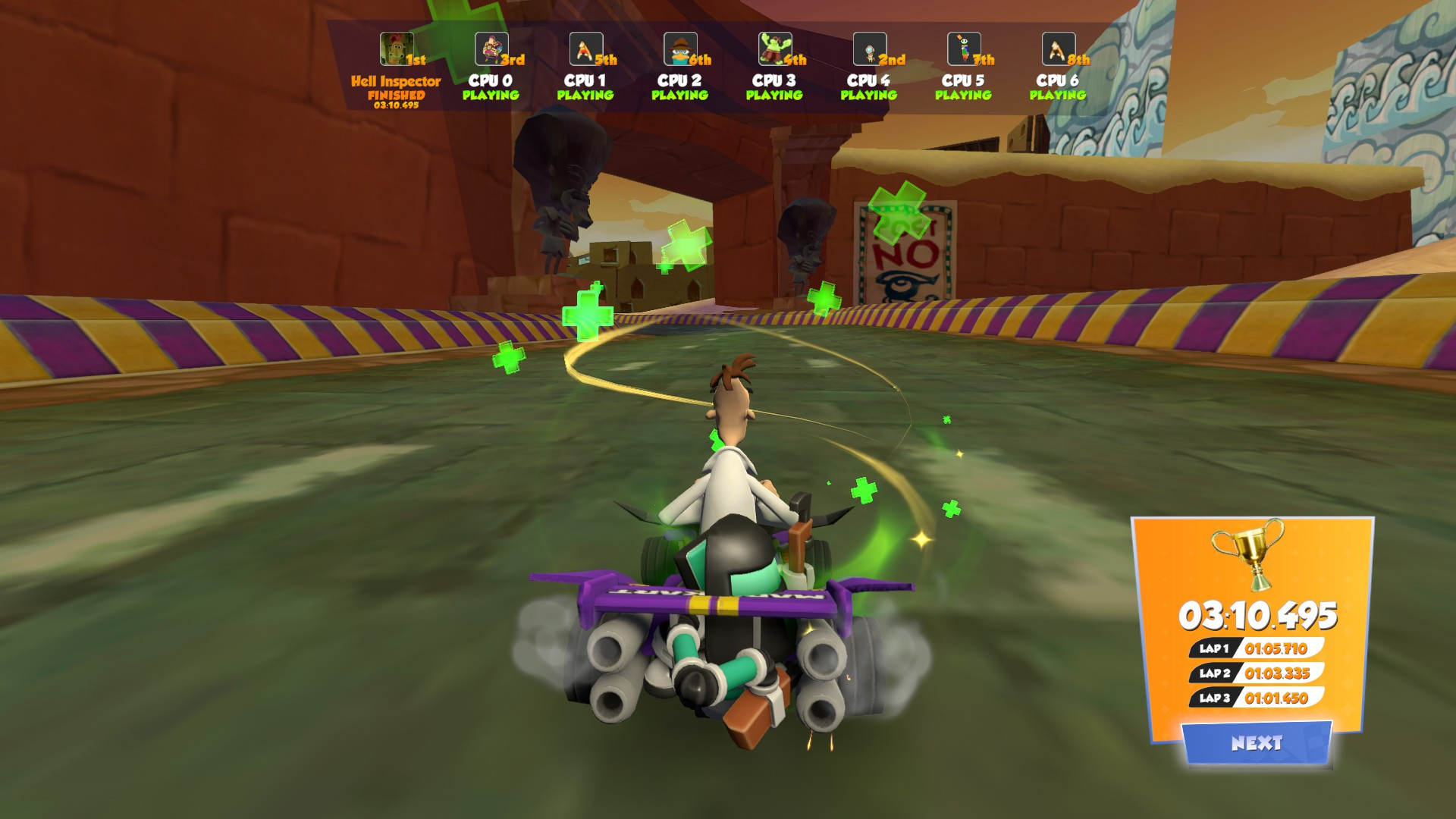Viewport: 1456px width, 819px height.
Task: Select CPU 0's racer portrait
Action: tap(491, 49)
